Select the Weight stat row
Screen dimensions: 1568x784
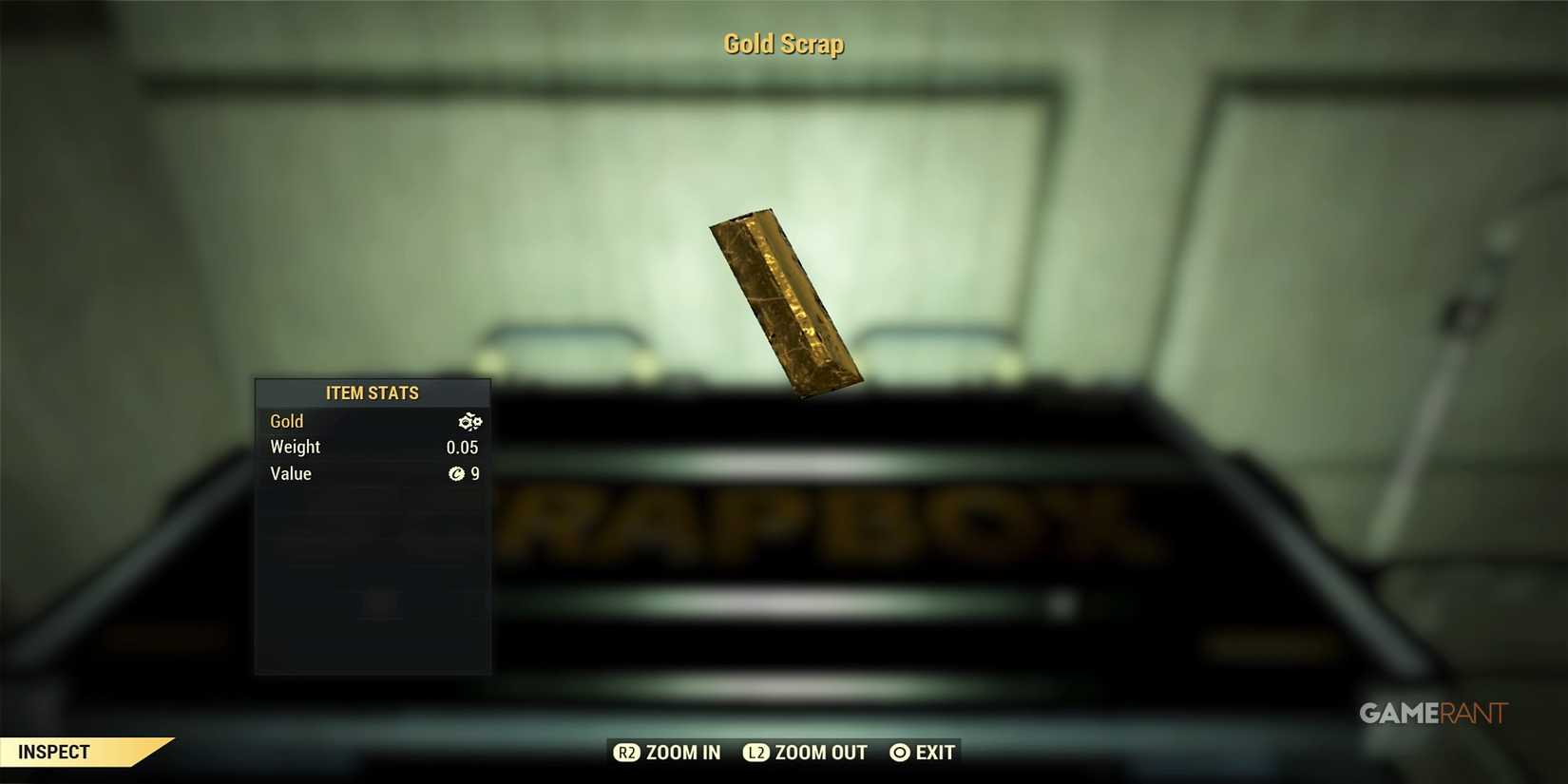[295, 447]
